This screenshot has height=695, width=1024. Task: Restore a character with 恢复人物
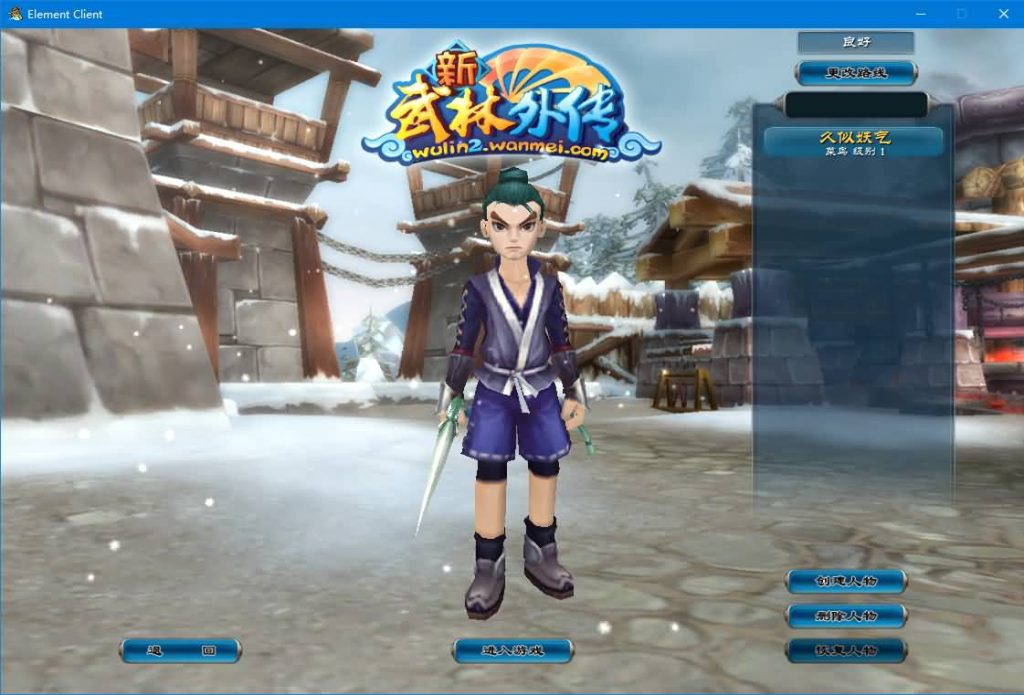click(x=846, y=650)
